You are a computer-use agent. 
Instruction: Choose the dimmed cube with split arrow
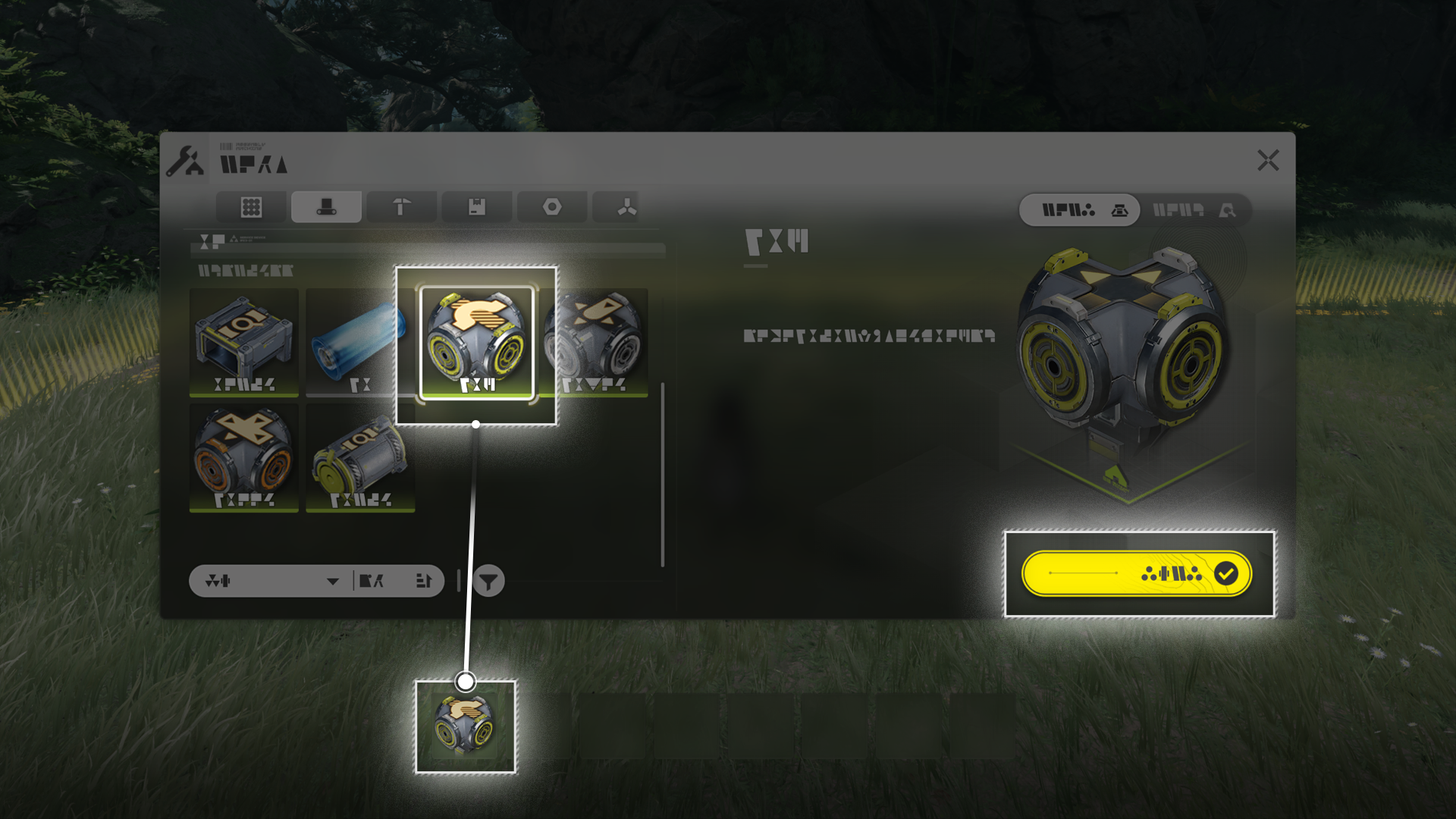[595, 341]
